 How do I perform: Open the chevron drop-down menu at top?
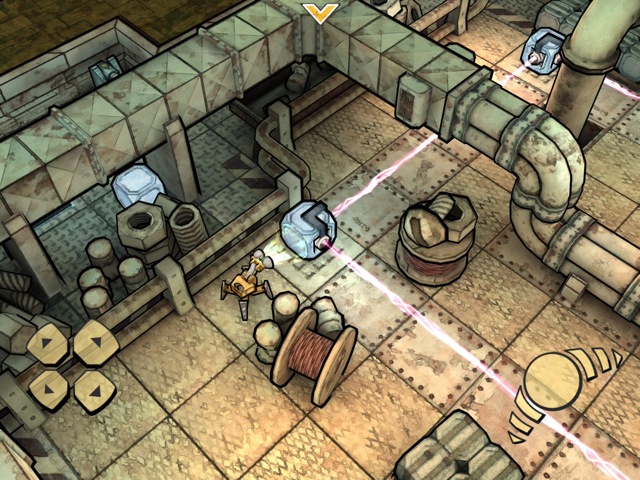point(320,12)
